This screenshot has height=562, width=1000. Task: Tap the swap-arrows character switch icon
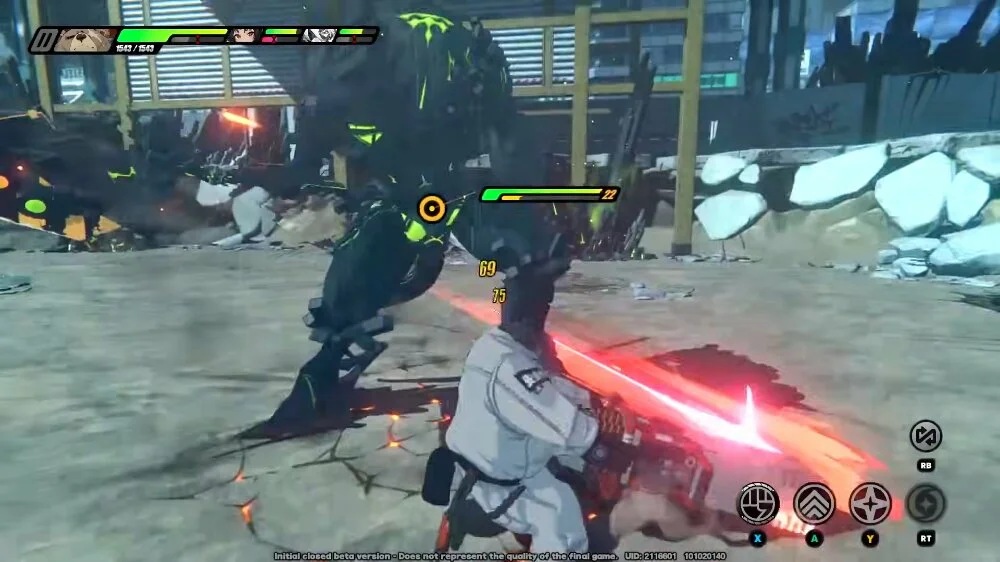tap(926, 436)
